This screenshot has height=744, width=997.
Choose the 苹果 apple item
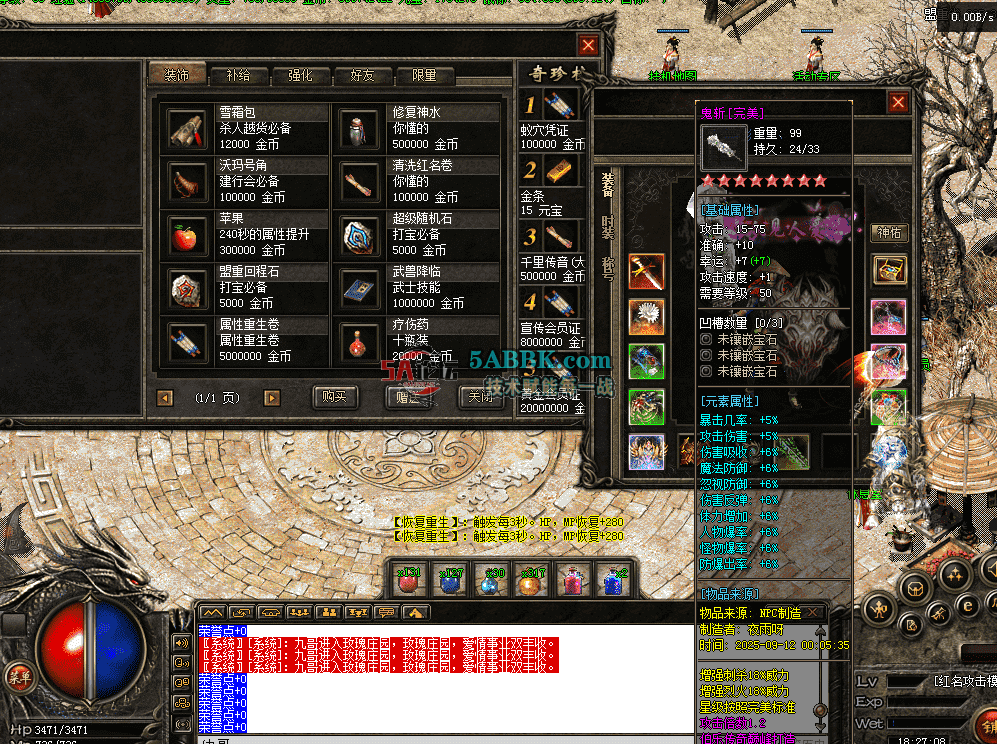[x=187, y=235]
